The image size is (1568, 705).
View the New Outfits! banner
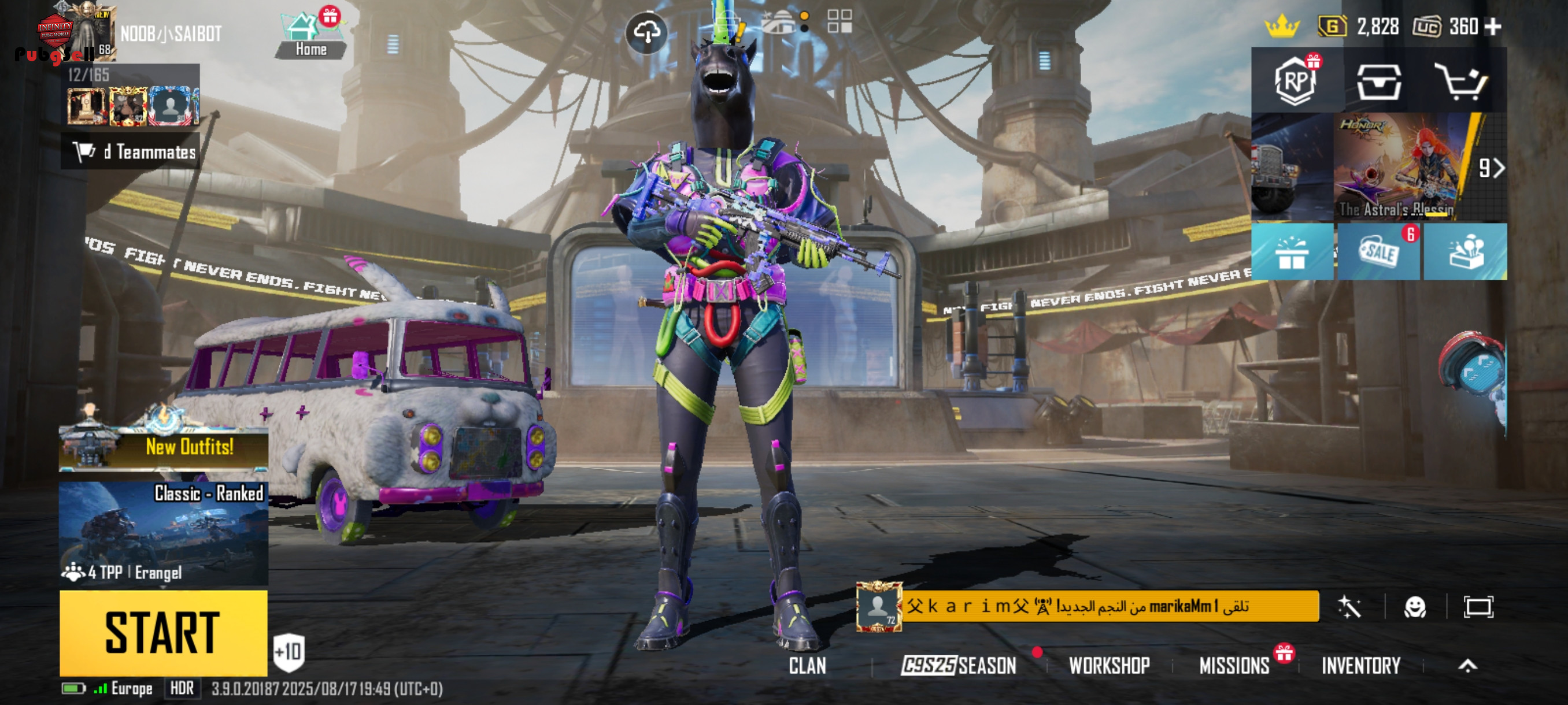tap(163, 447)
